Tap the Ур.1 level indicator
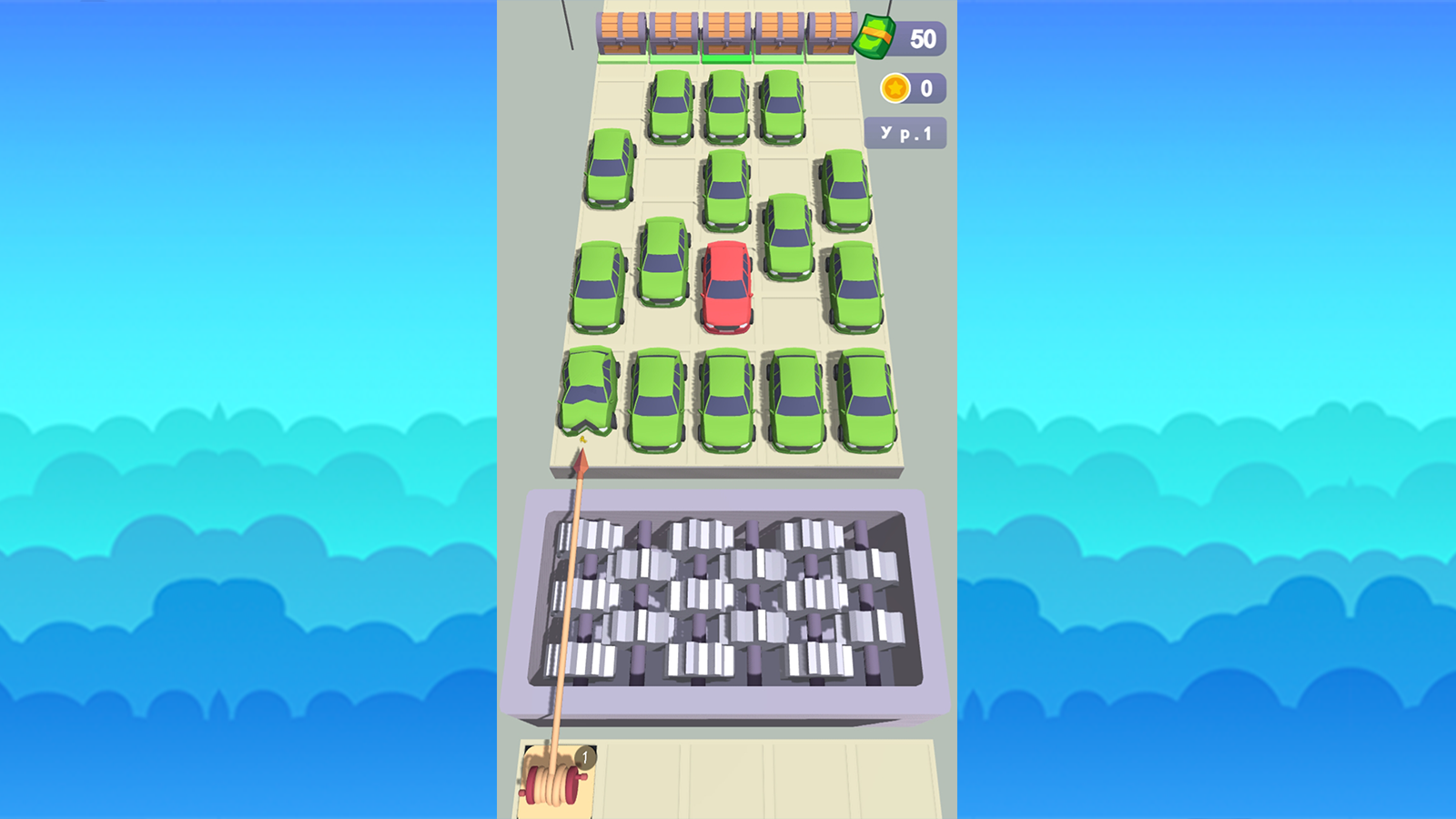The height and width of the screenshot is (819, 1456). click(906, 132)
